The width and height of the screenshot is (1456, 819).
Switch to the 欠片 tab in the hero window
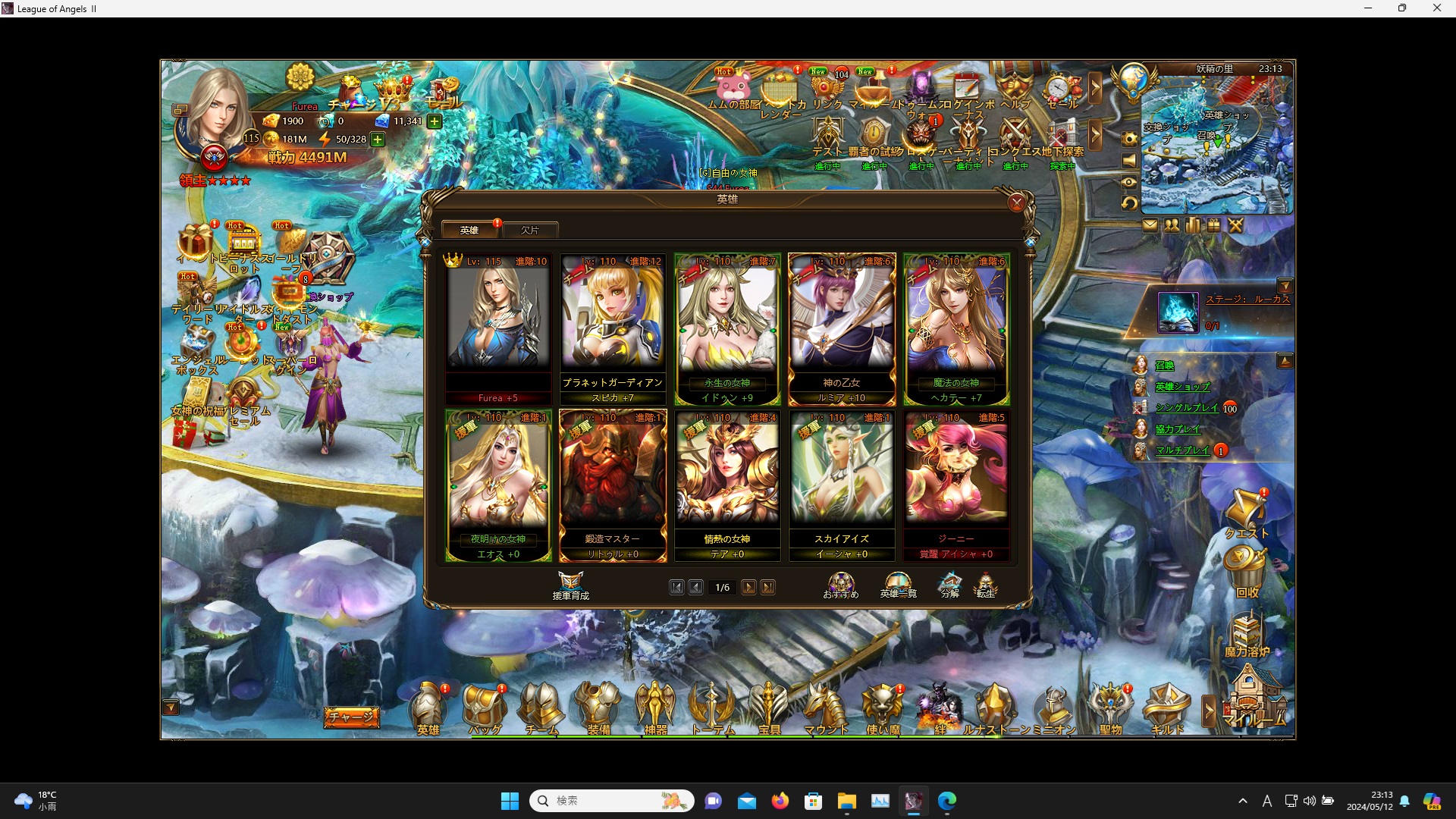pos(531,230)
